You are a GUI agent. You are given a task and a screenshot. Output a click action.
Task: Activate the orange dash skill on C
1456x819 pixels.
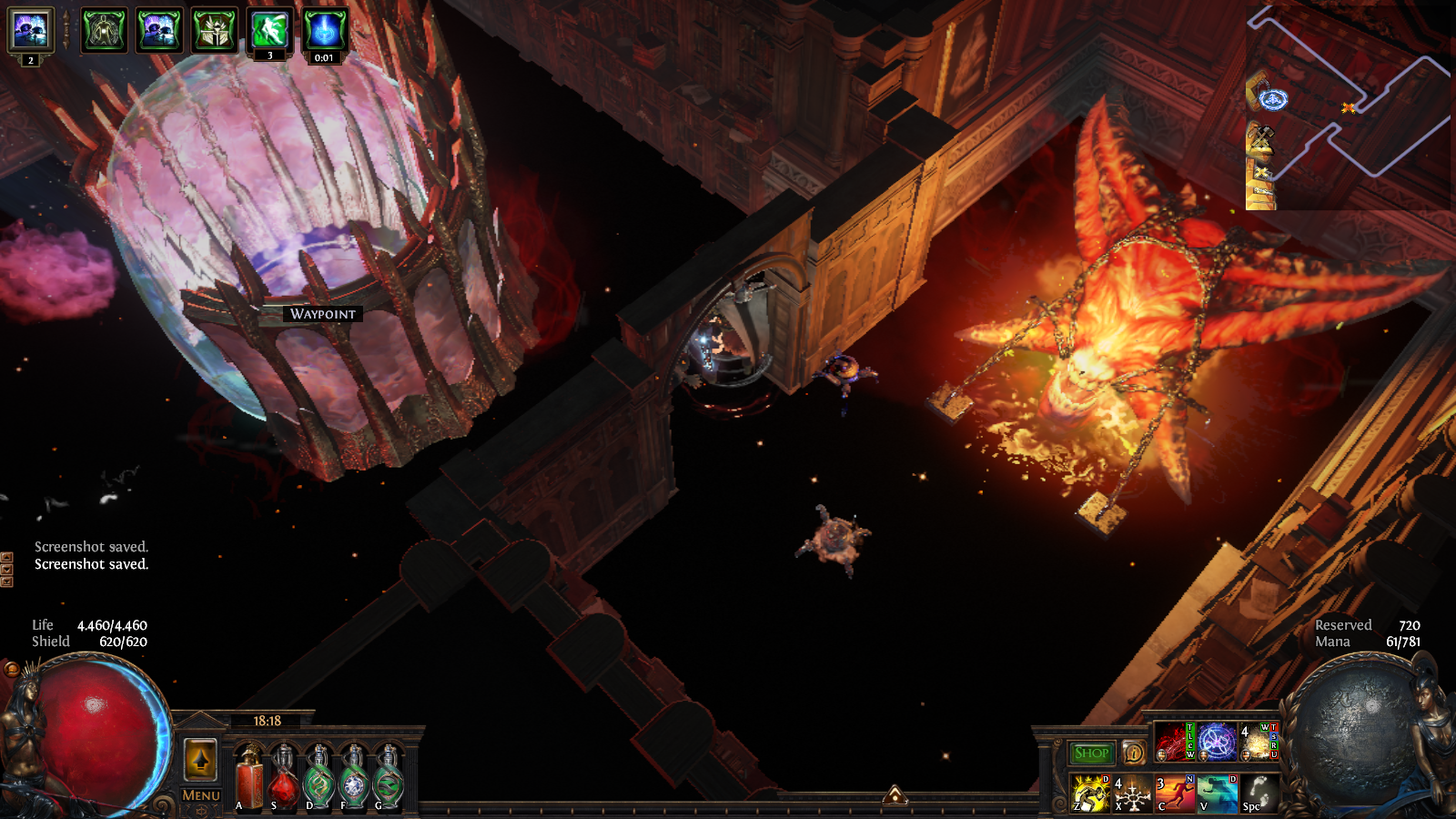tap(1175, 793)
